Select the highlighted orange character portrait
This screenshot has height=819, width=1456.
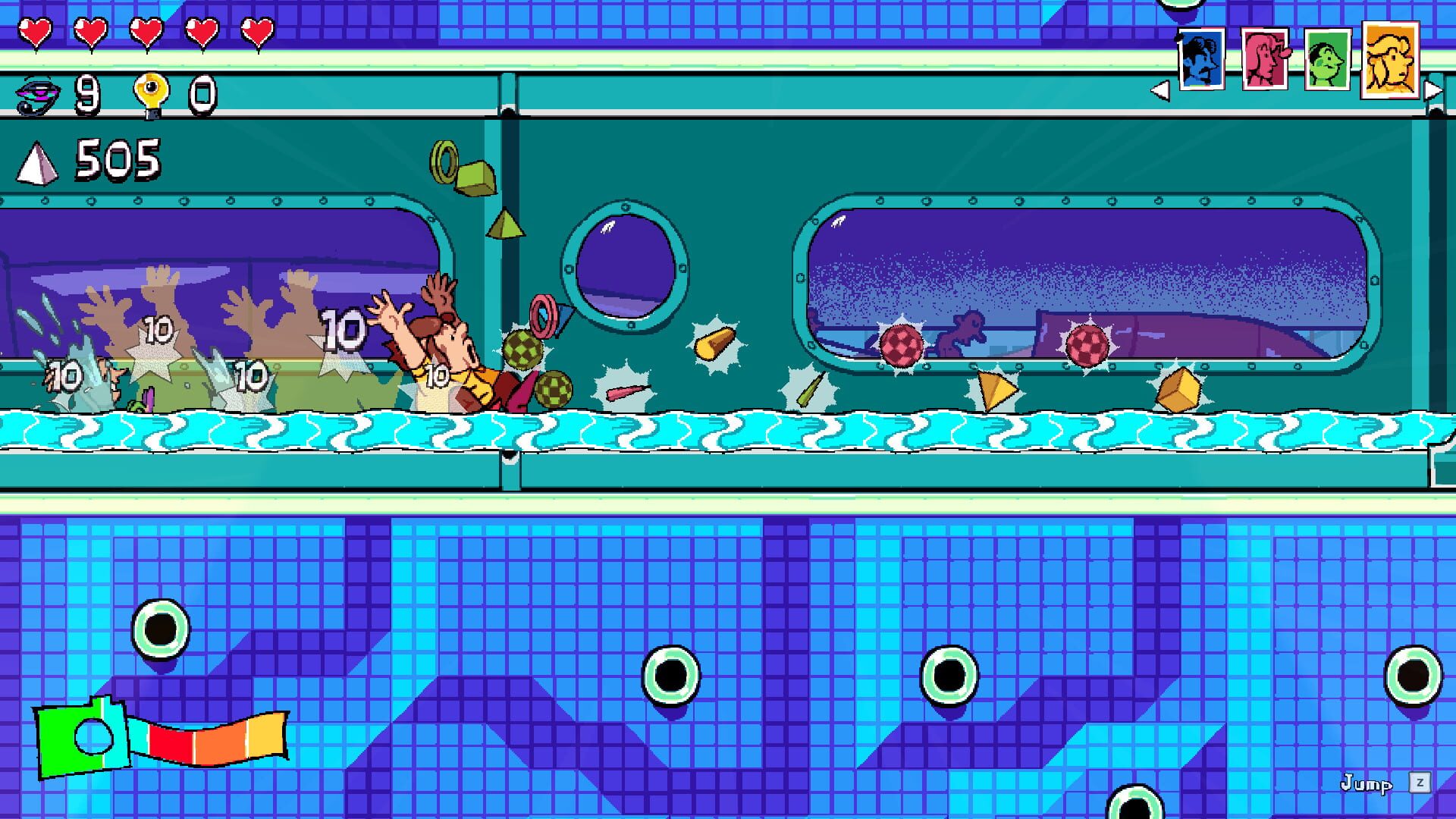point(1392,55)
